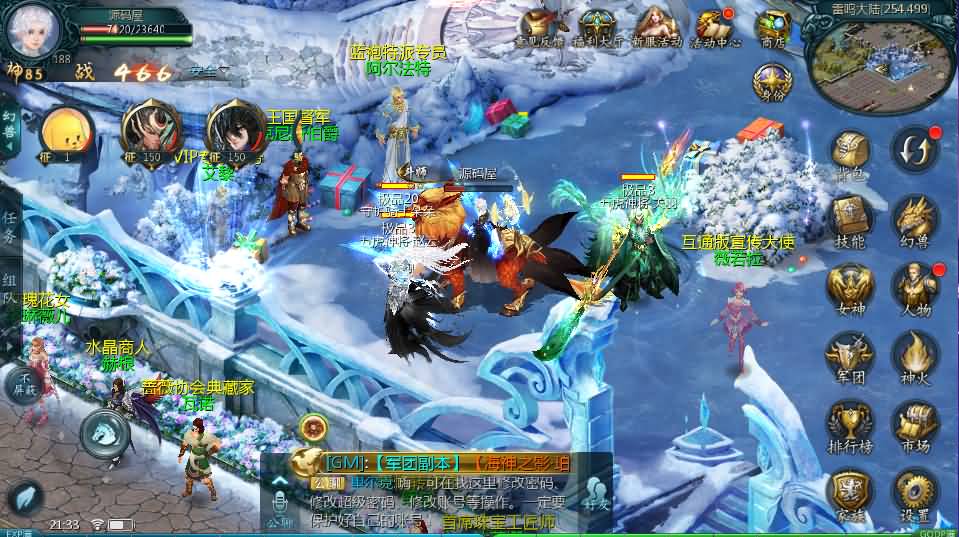Open the 福利大厅 welfare hall
This screenshot has width=959, height=537.
click(598, 28)
